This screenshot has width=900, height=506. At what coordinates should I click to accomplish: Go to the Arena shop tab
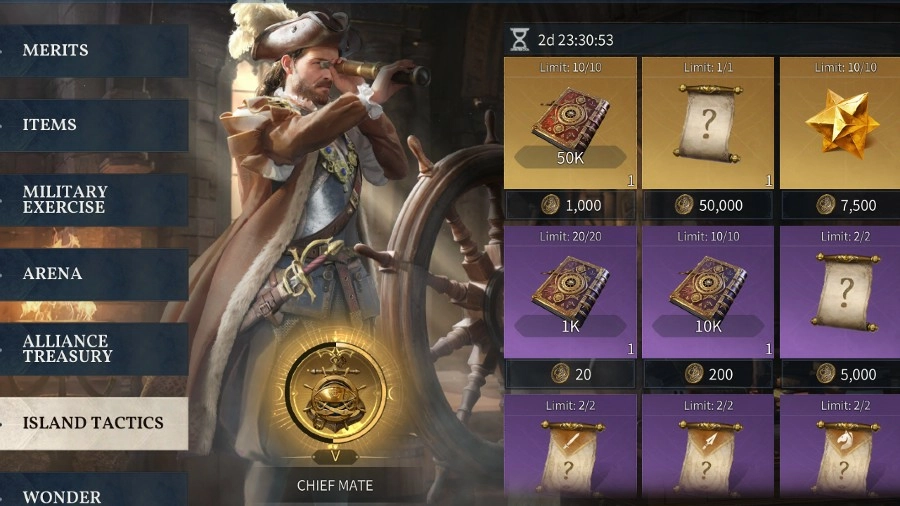tap(94, 273)
